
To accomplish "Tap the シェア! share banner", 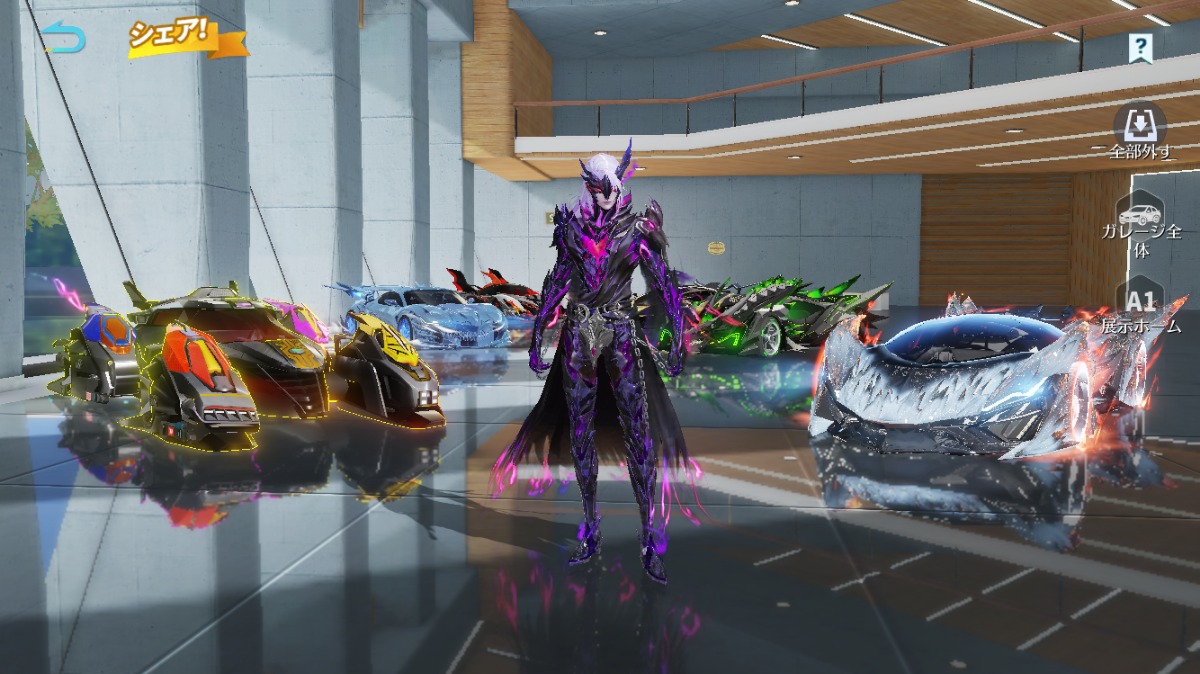I will [185, 37].
